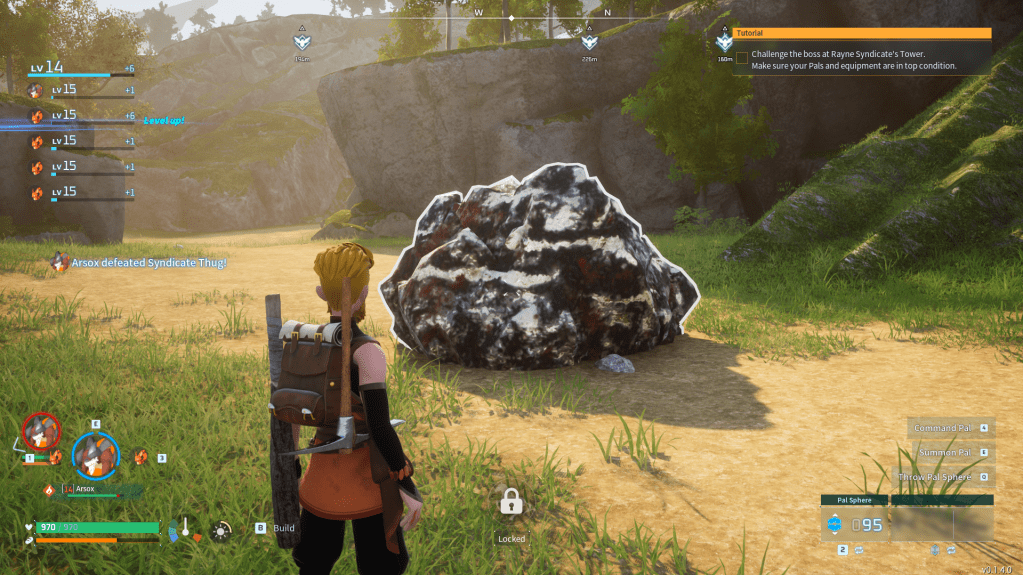Click the Locked padlock icon
The image size is (1023, 575).
coord(511,502)
